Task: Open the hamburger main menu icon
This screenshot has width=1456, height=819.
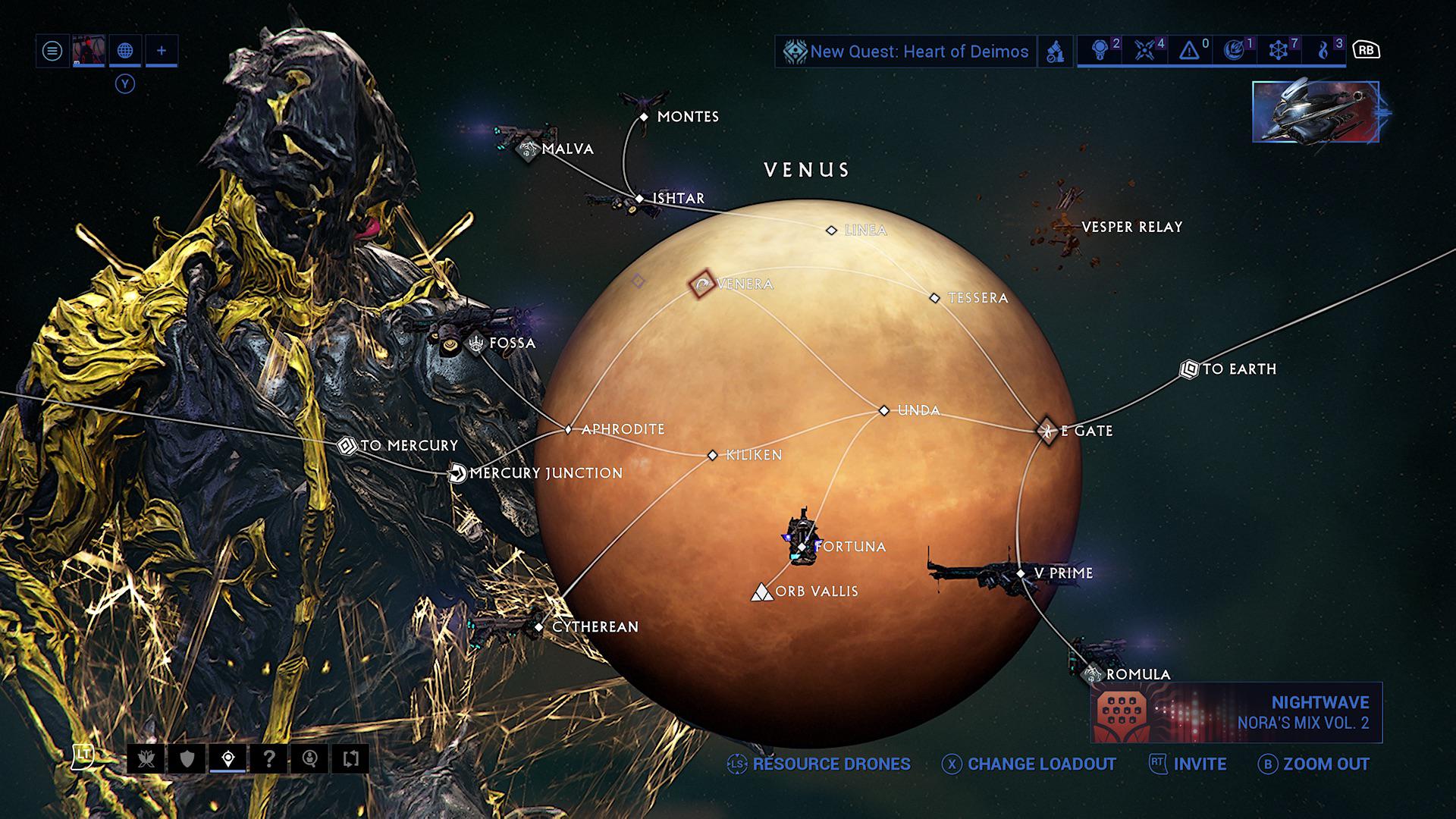Action: (x=52, y=52)
